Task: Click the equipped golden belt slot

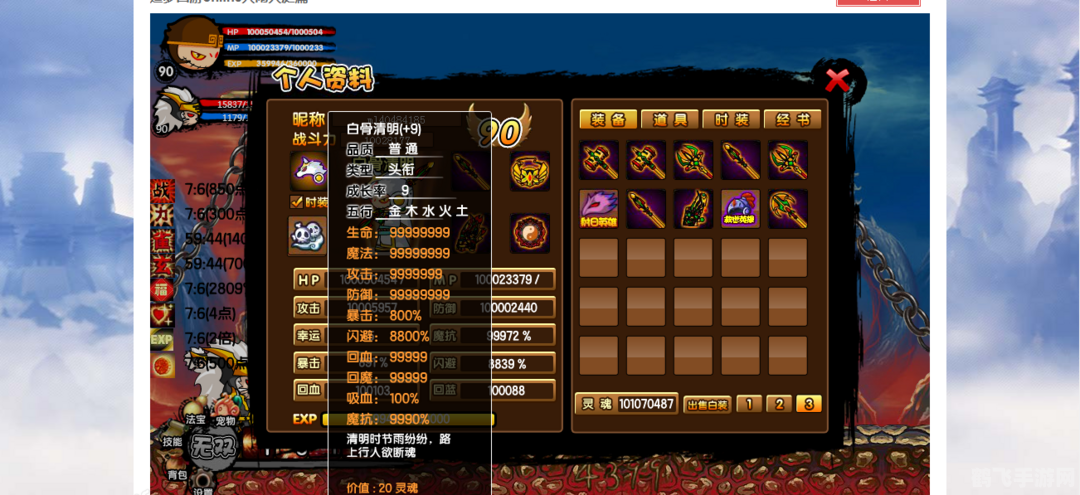Action: point(529,171)
